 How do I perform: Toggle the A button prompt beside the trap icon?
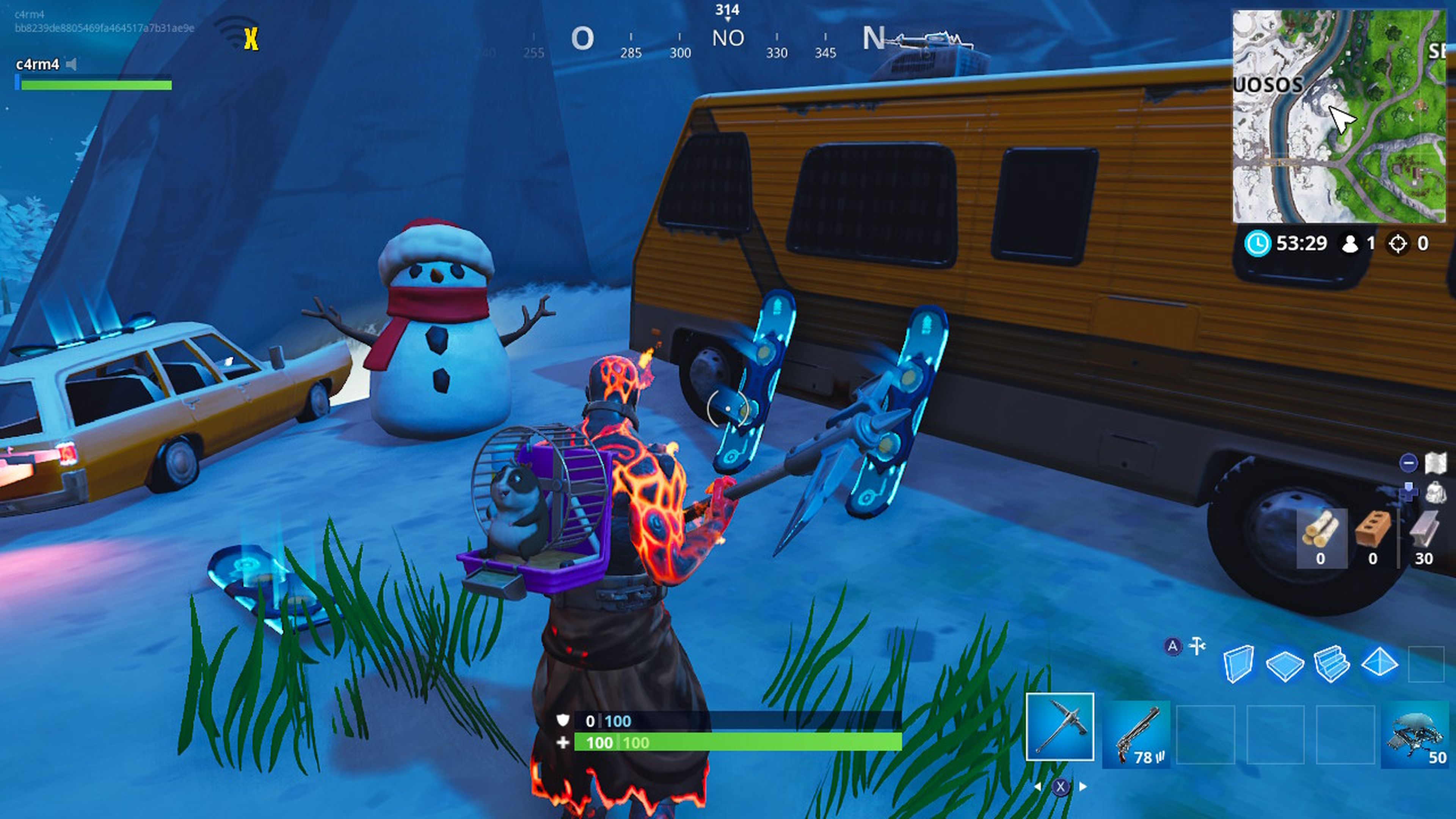coord(1174,645)
